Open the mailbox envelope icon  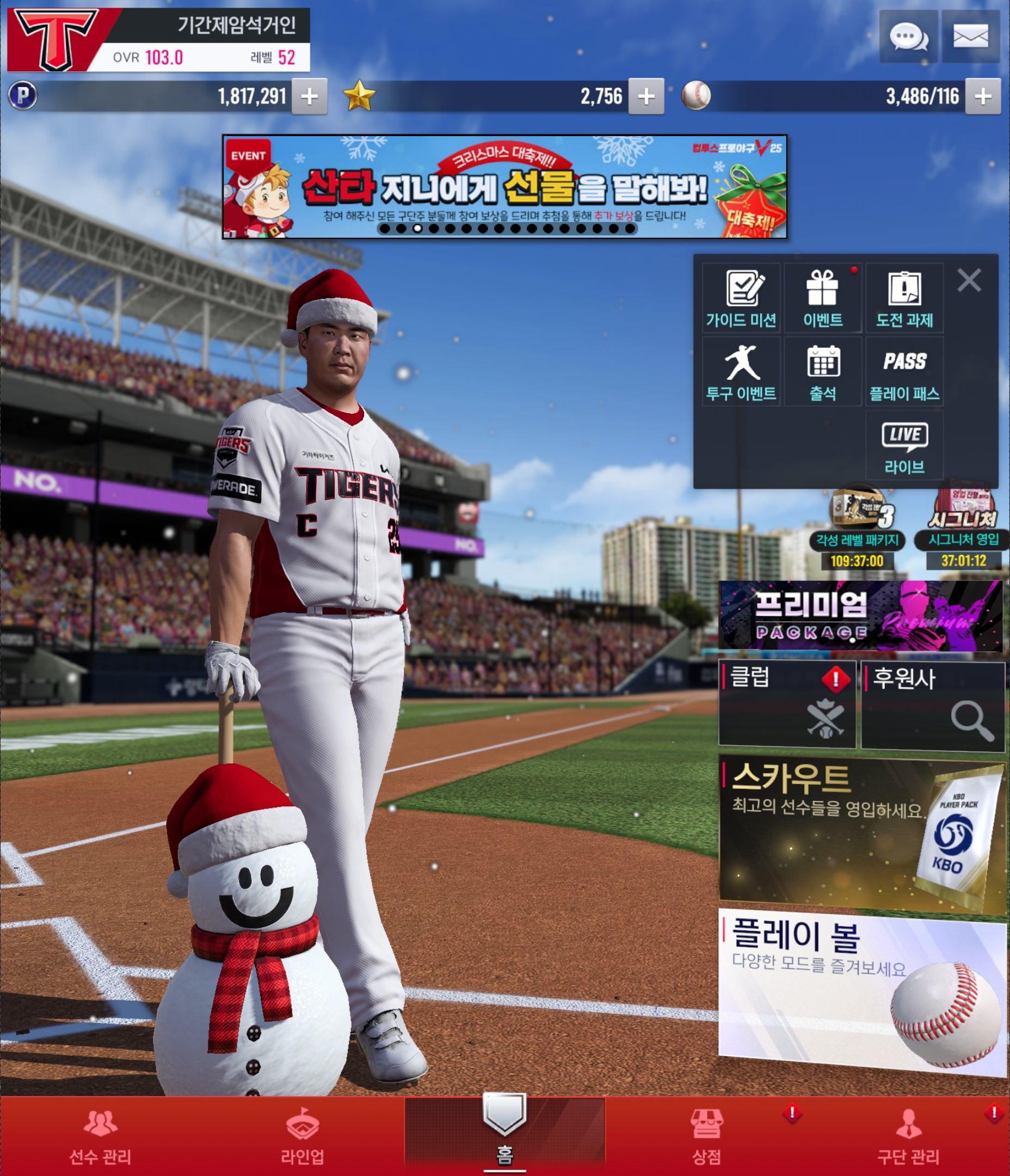click(970, 37)
